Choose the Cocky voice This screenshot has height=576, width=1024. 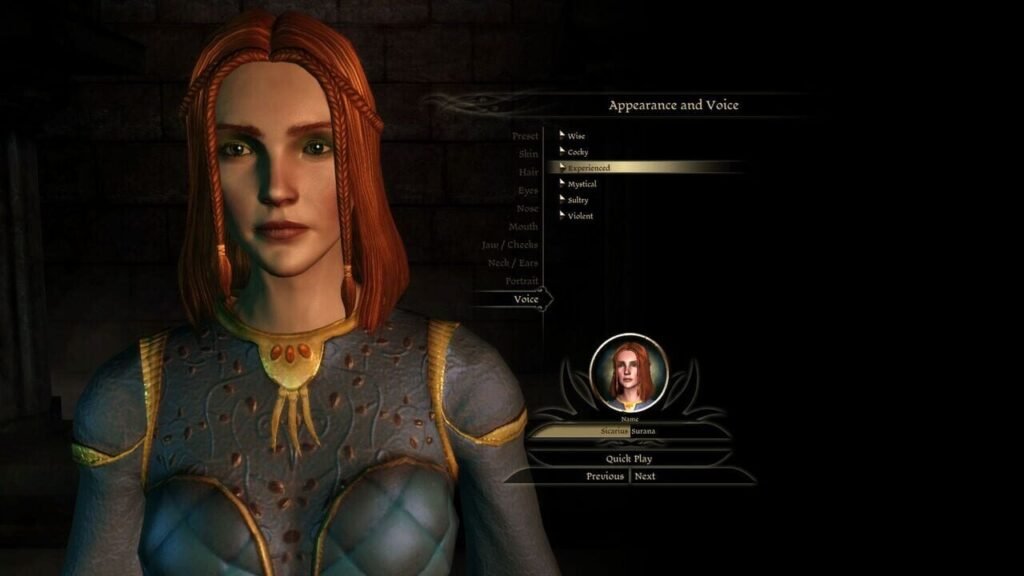point(578,152)
